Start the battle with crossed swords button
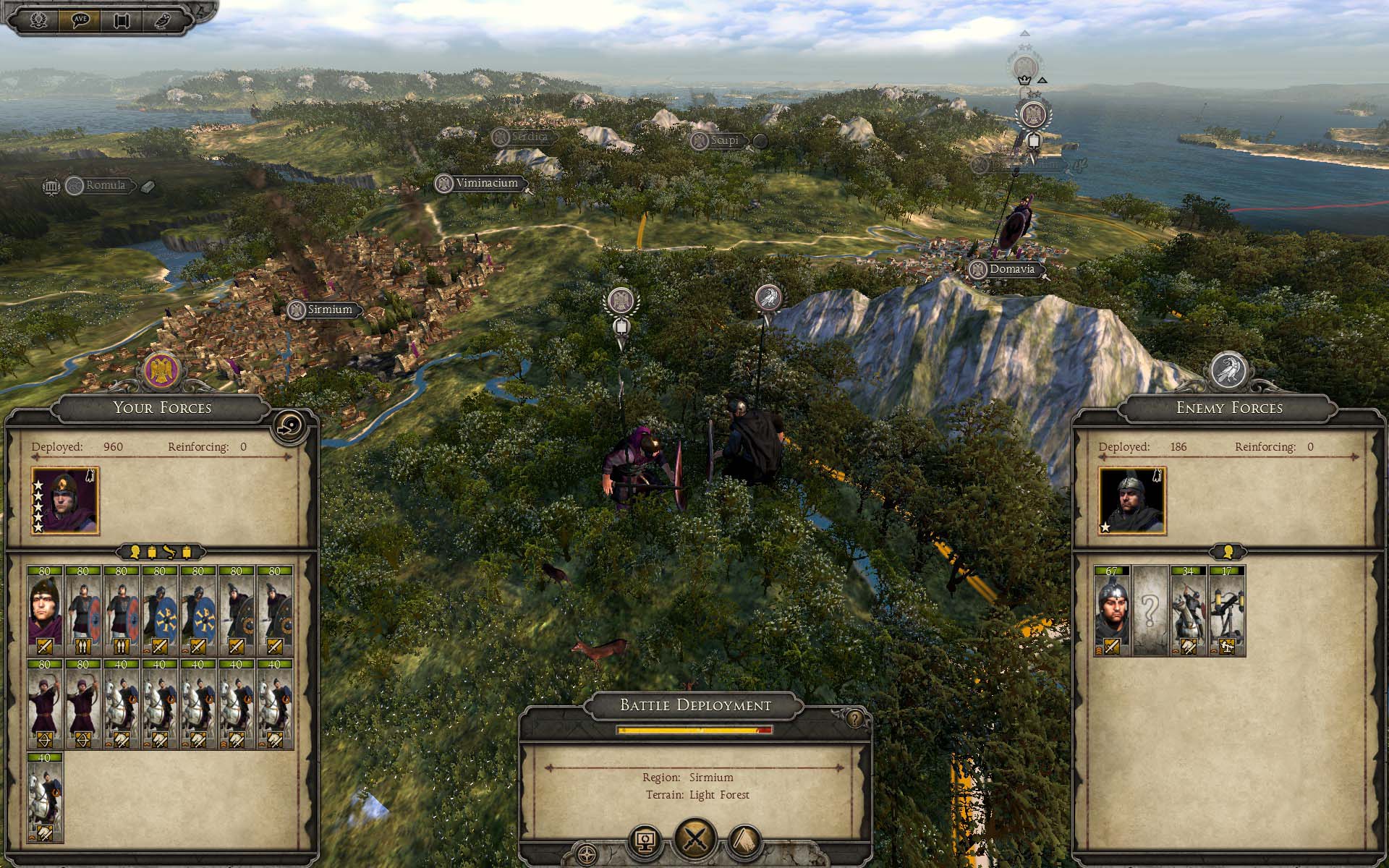Image resolution: width=1389 pixels, height=868 pixels. tap(694, 840)
